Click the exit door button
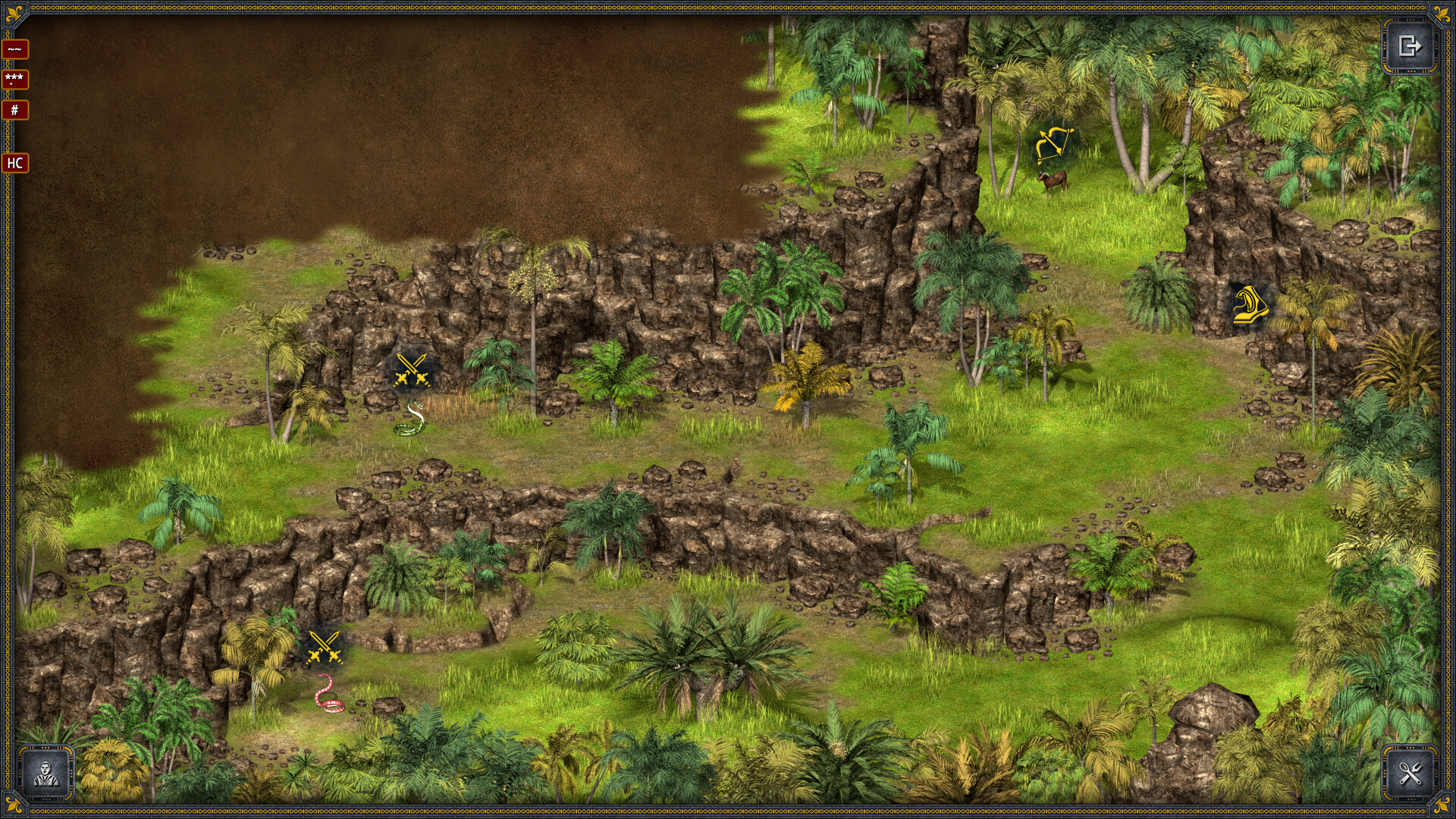 1409,47
